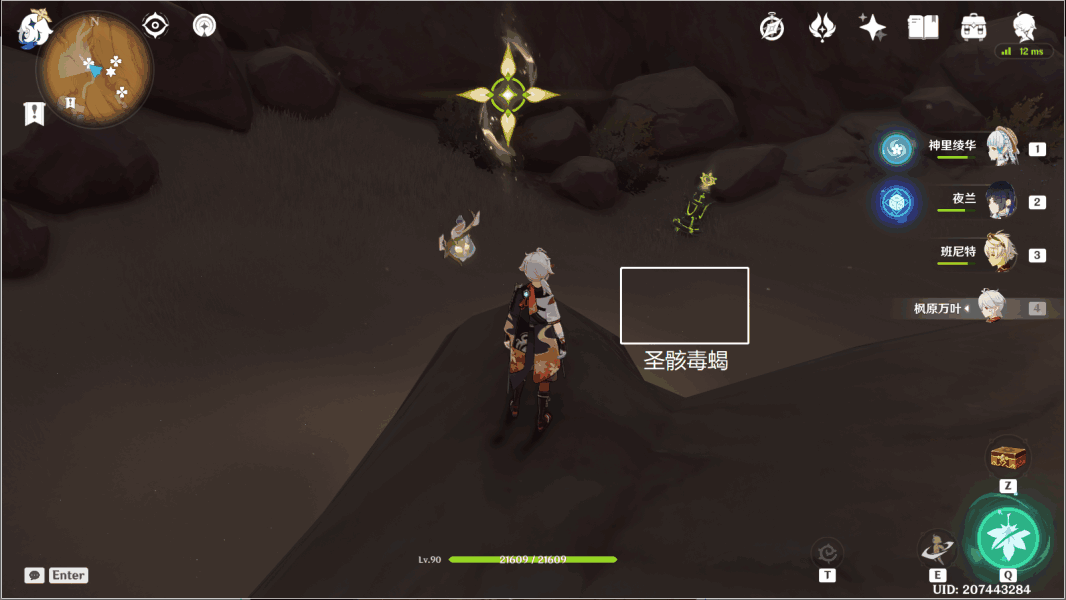Viewport: 1066px width, 600px height.
Task: Open the quest log exclamation bookmark
Action: coord(35,113)
